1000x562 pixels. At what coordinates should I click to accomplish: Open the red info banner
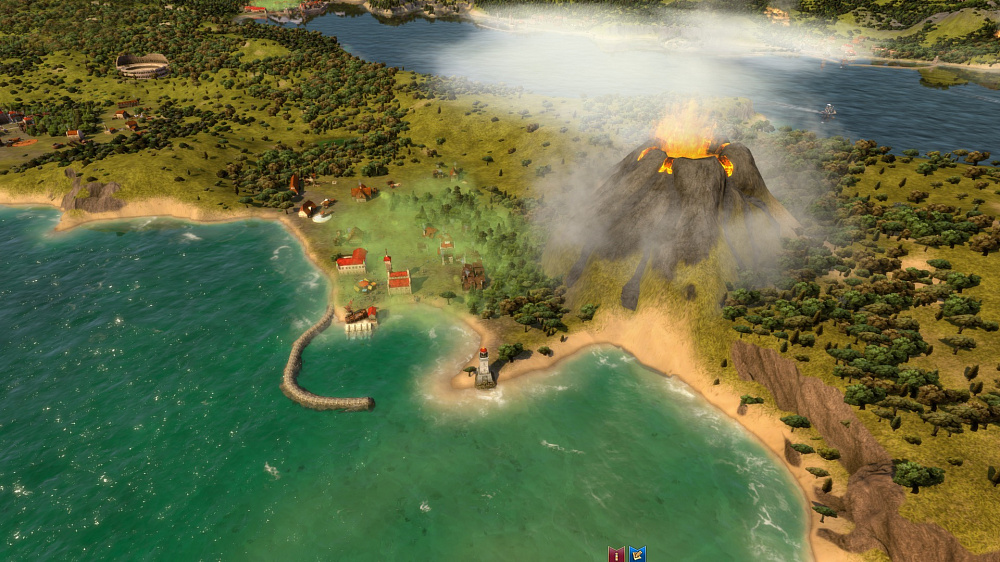pos(616,554)
